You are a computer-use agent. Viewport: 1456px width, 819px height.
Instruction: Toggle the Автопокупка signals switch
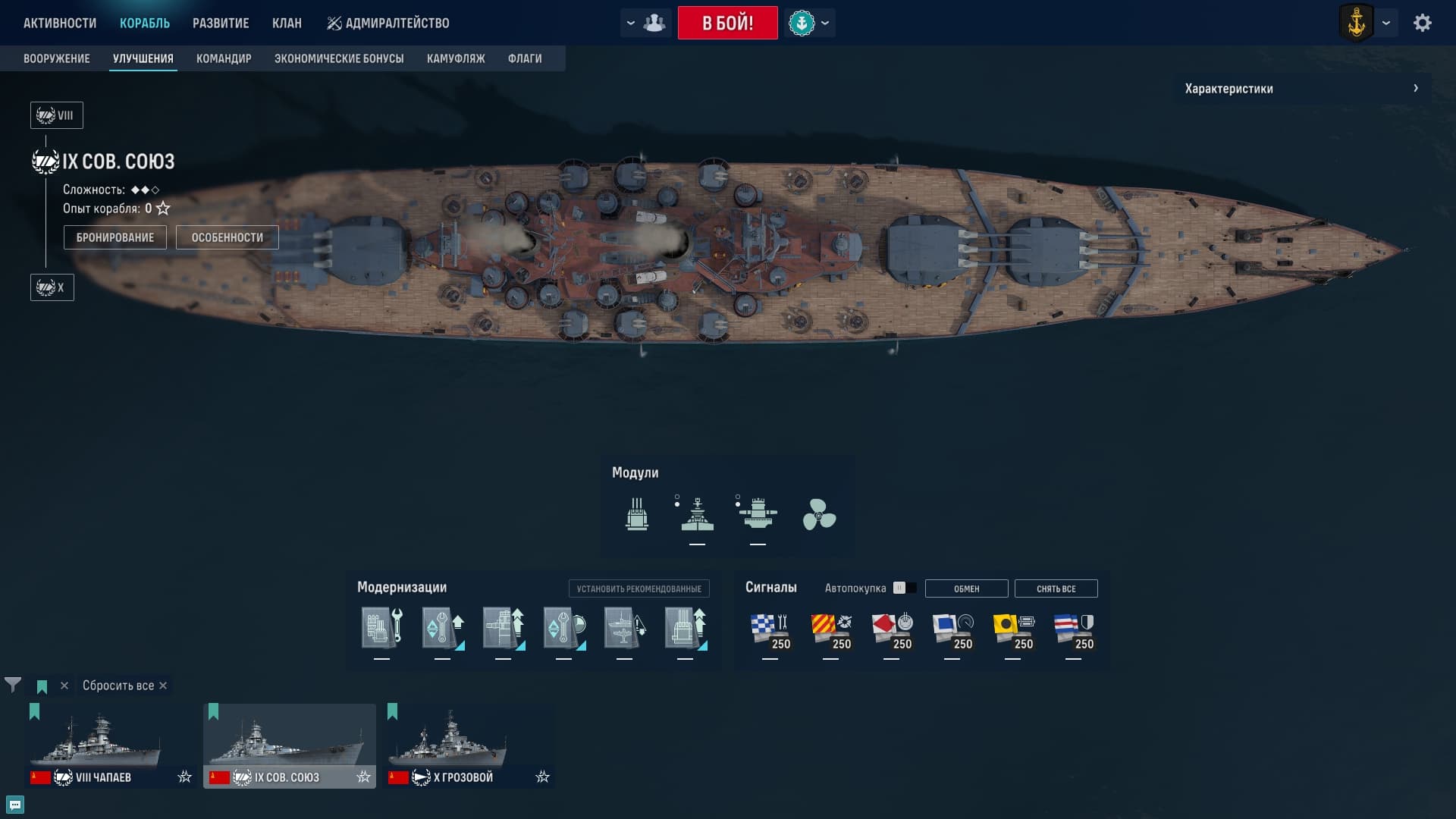[904, 588]
